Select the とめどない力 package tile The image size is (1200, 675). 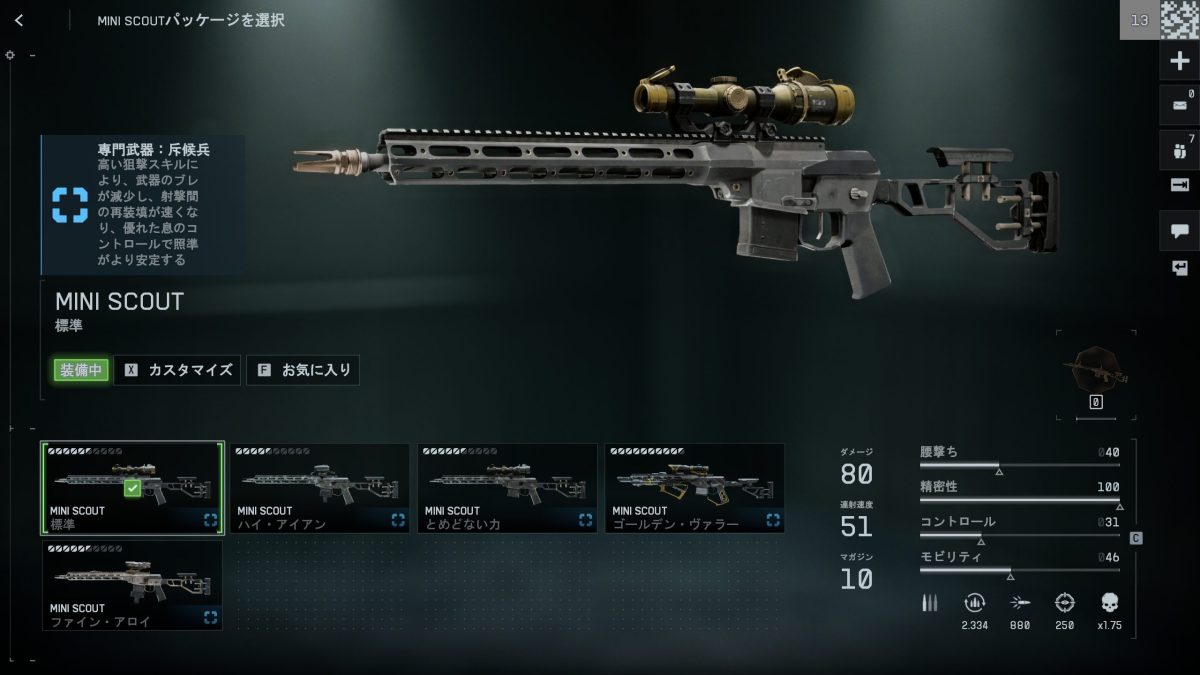[507, 488]
